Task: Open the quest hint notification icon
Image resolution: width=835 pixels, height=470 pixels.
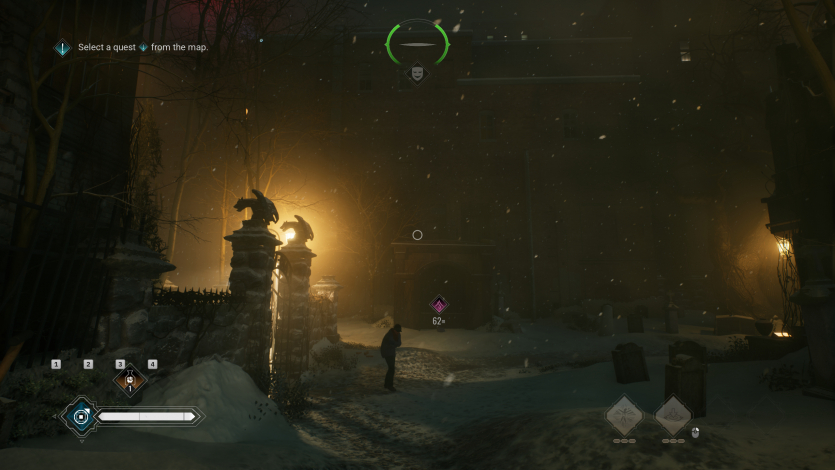Action: click(x=62, y=47)
